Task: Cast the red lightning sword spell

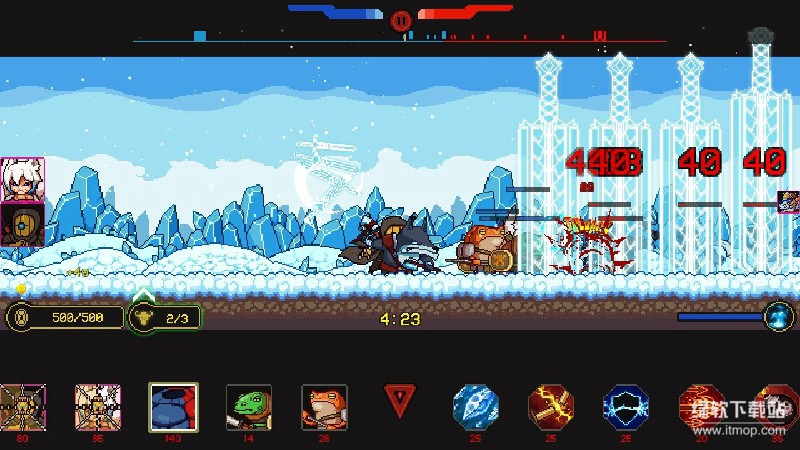Action: [x=549, y=406]
